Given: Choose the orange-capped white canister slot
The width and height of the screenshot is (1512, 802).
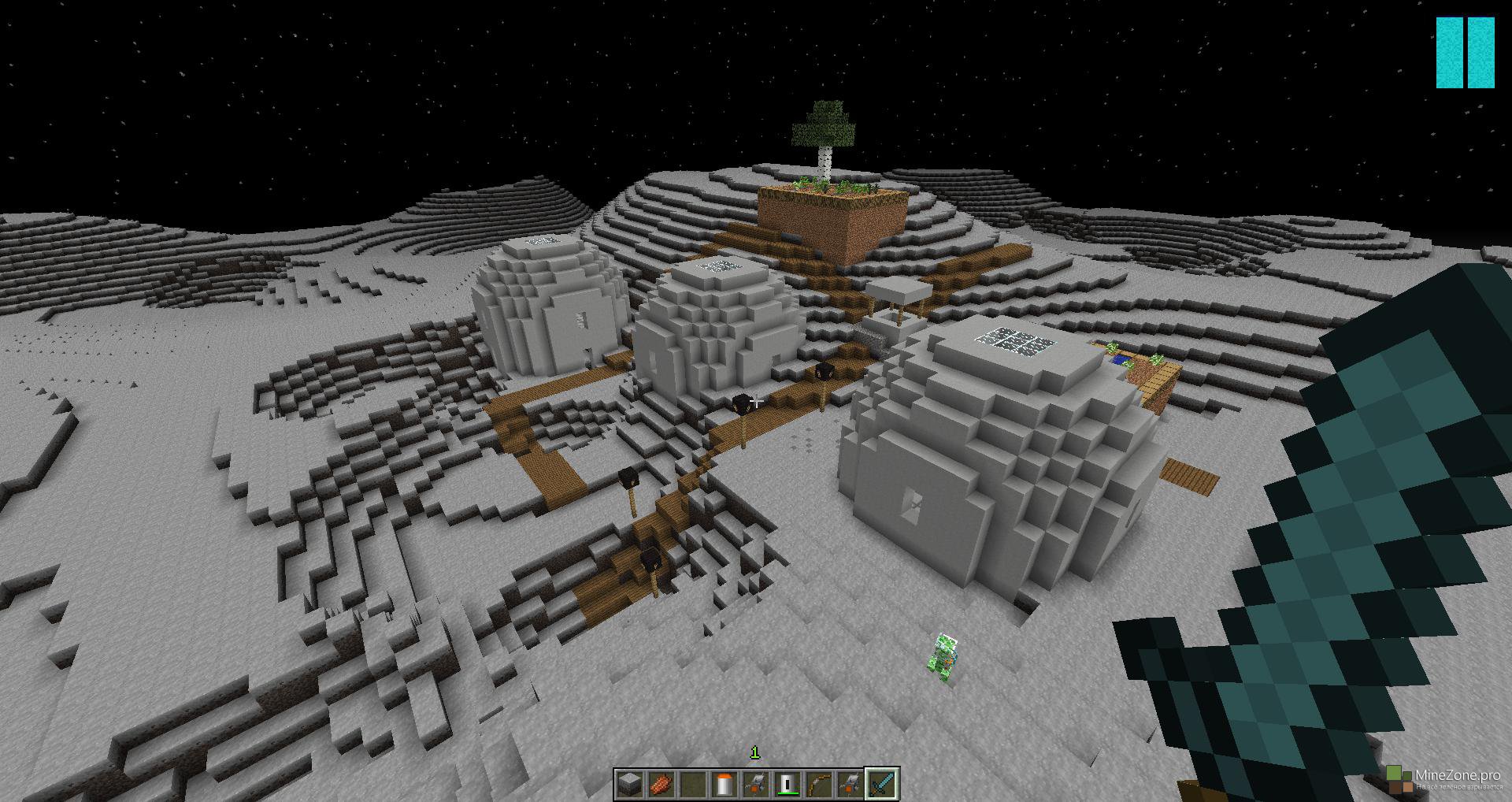Looking at the screenshot, I should click(x=724, y=784).
